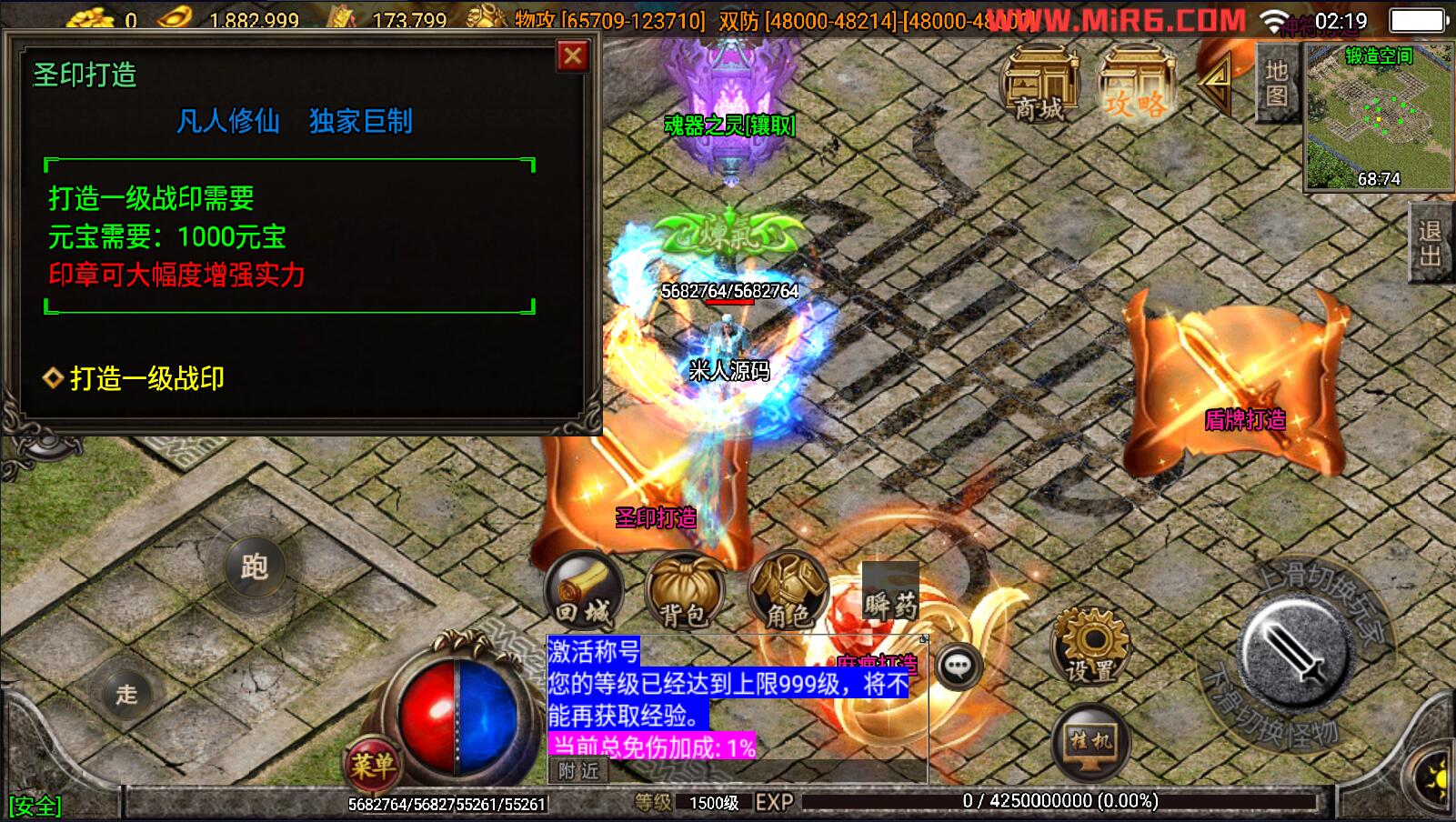The height and width of the screenshot is (822, 1456).
Task: Toggle 挂机 auto-battle
Action: tap(1090, 743)
